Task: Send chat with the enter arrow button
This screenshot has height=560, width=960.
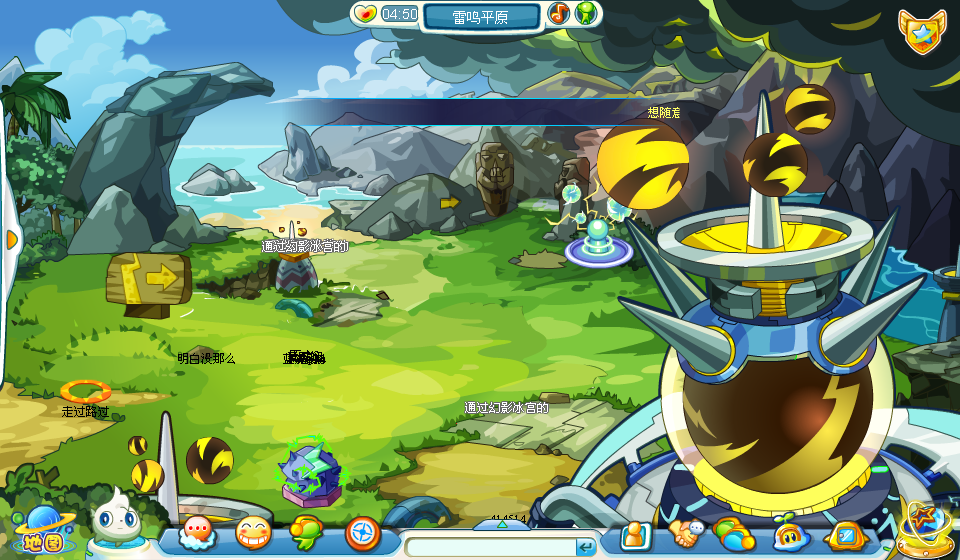Action: click(x=586, y=547)
